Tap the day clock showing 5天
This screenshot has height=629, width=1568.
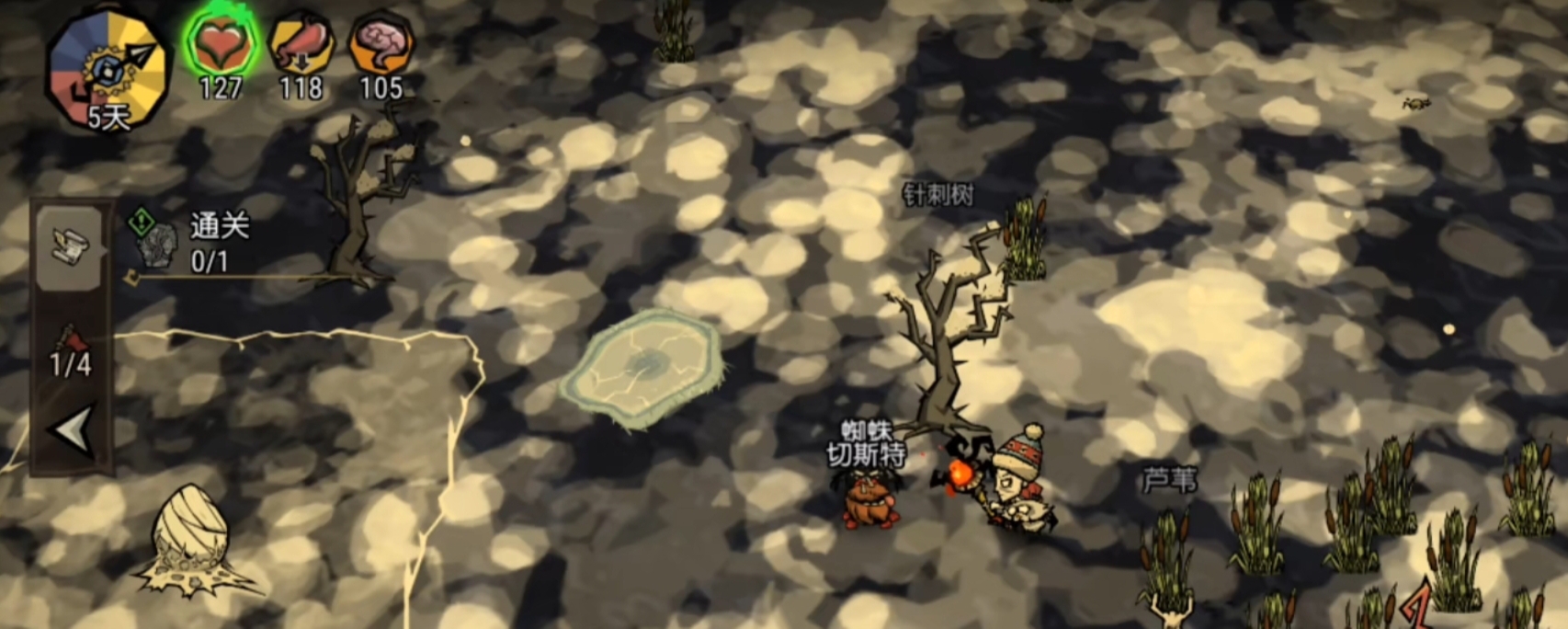coord(108,70)
